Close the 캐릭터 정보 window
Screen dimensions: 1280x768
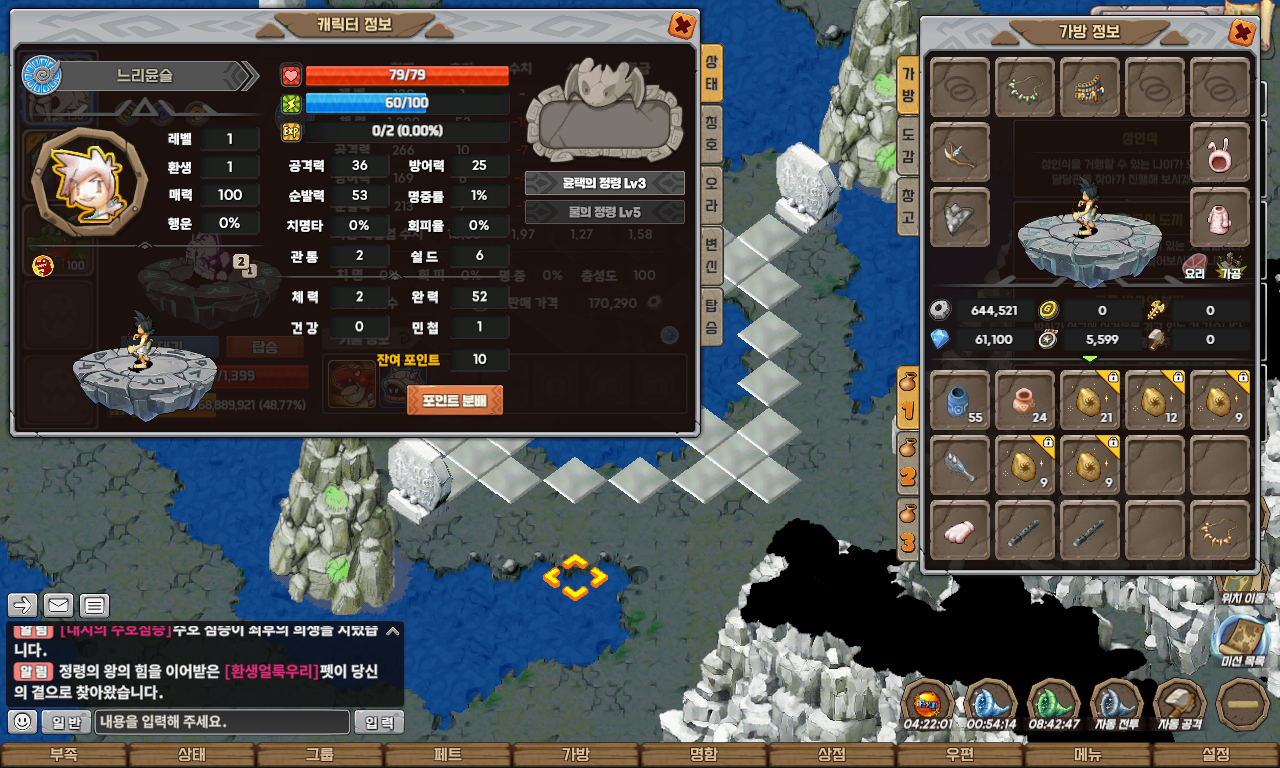681,25
